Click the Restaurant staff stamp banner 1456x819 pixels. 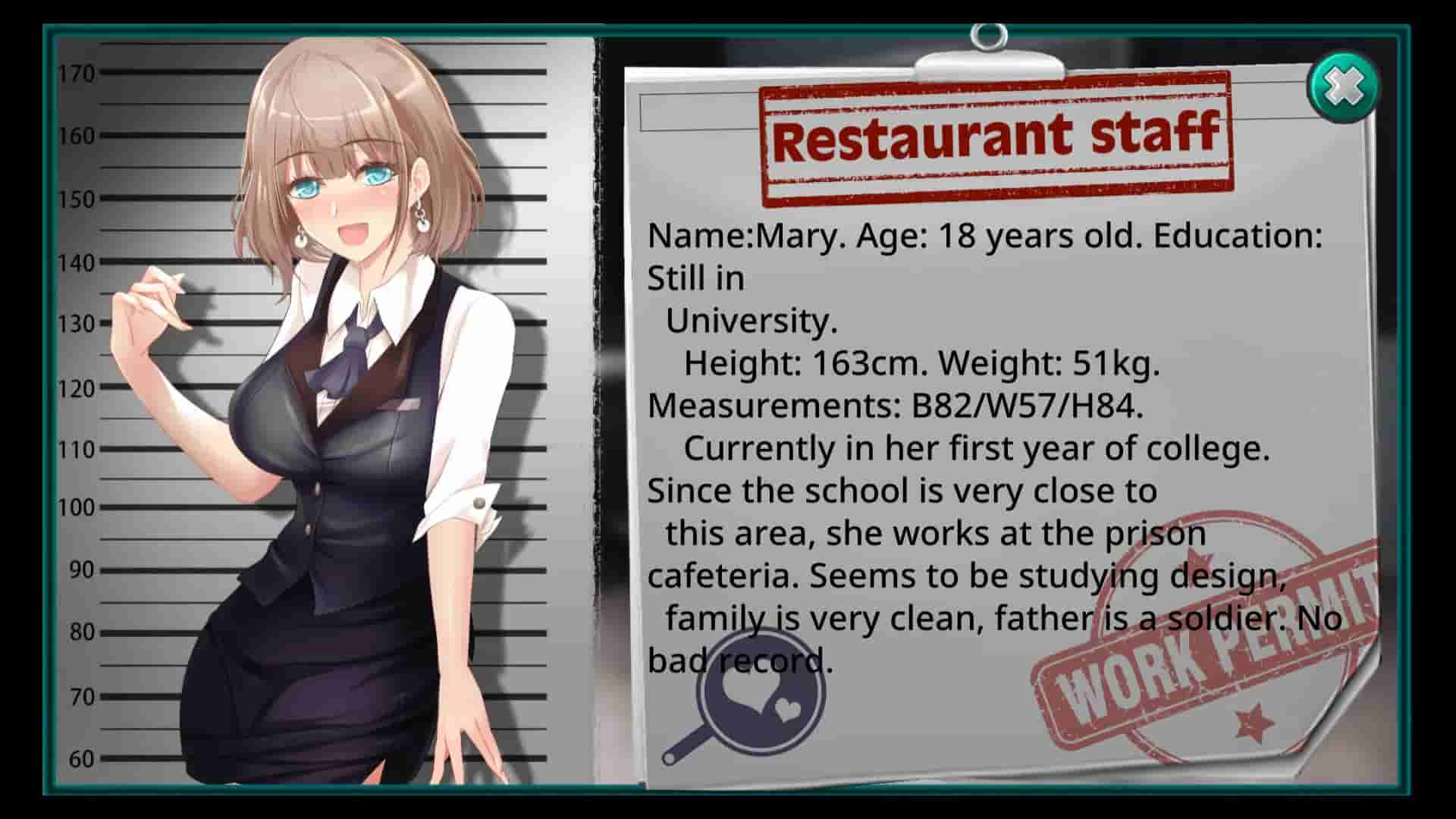[x=993, y=136]
